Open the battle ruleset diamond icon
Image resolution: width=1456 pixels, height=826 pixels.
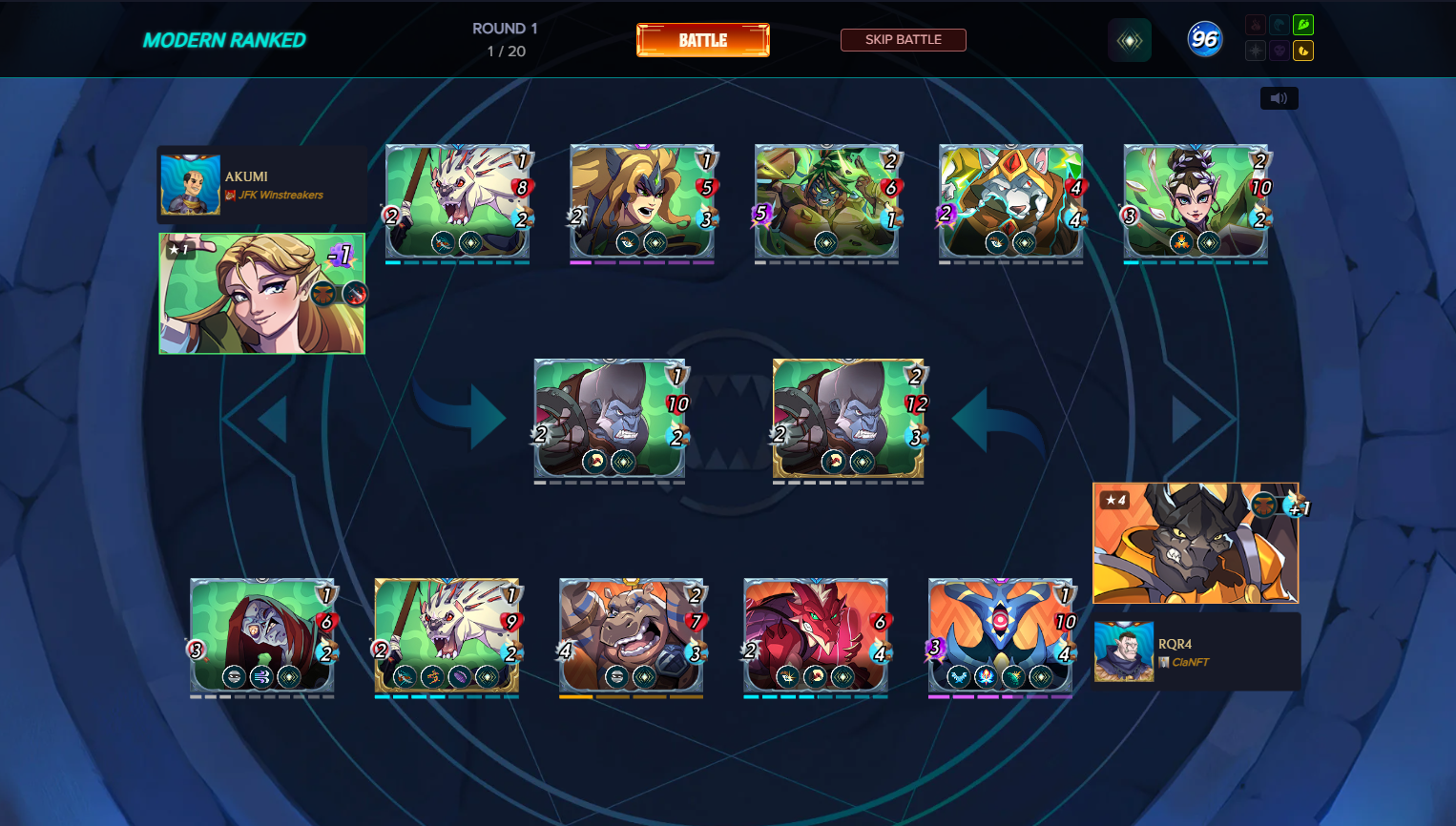pyautogui.click(x=1130, y=40)
